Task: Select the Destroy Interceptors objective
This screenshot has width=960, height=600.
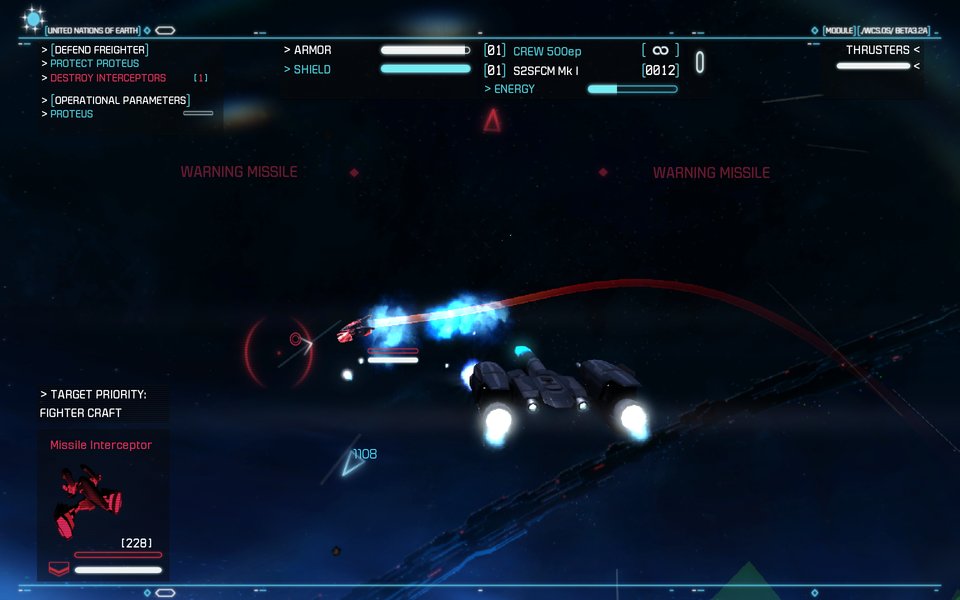Action: [x=108, y=78]
